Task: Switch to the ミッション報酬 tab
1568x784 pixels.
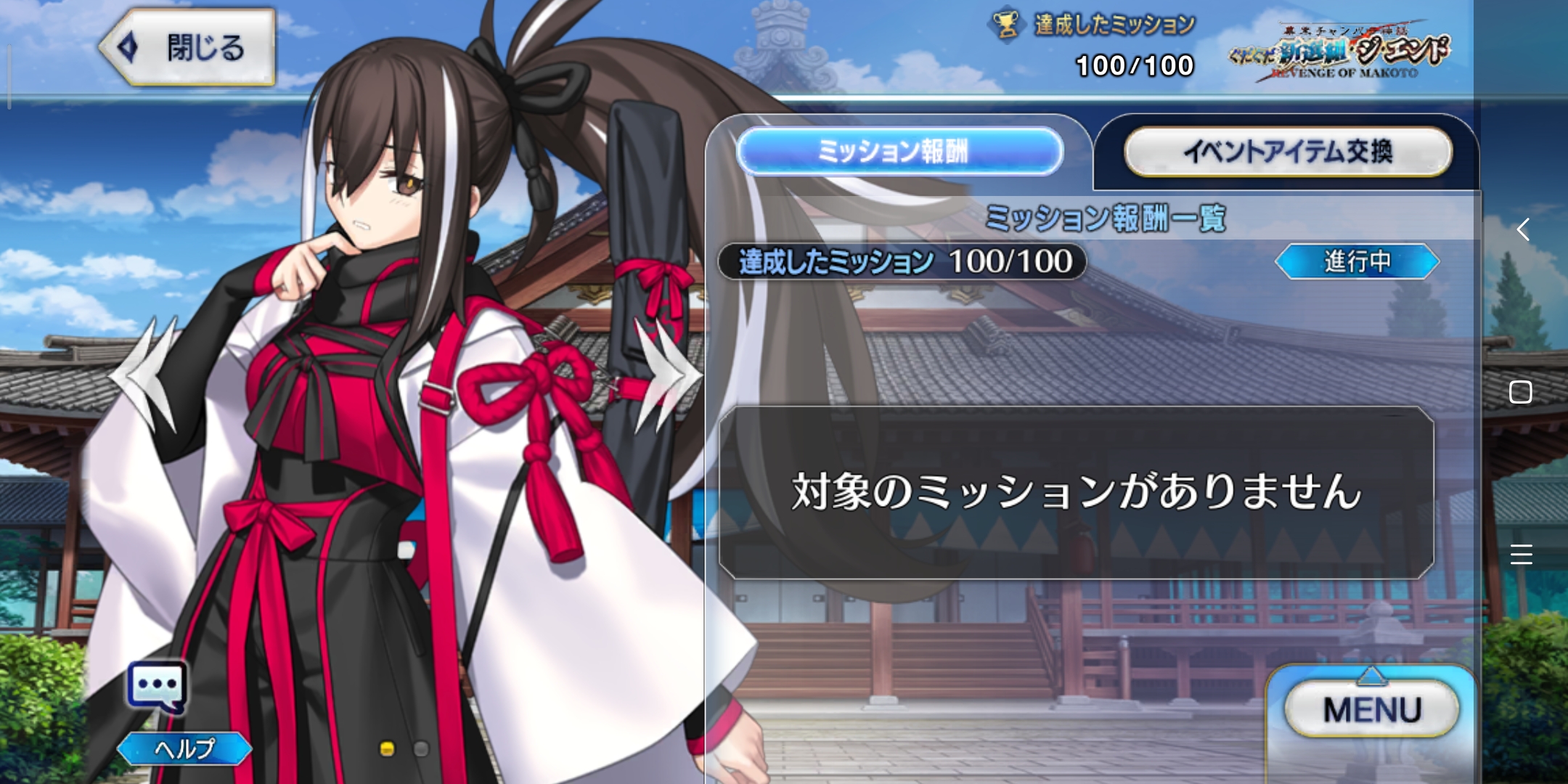Action: (x=899, y=151)
